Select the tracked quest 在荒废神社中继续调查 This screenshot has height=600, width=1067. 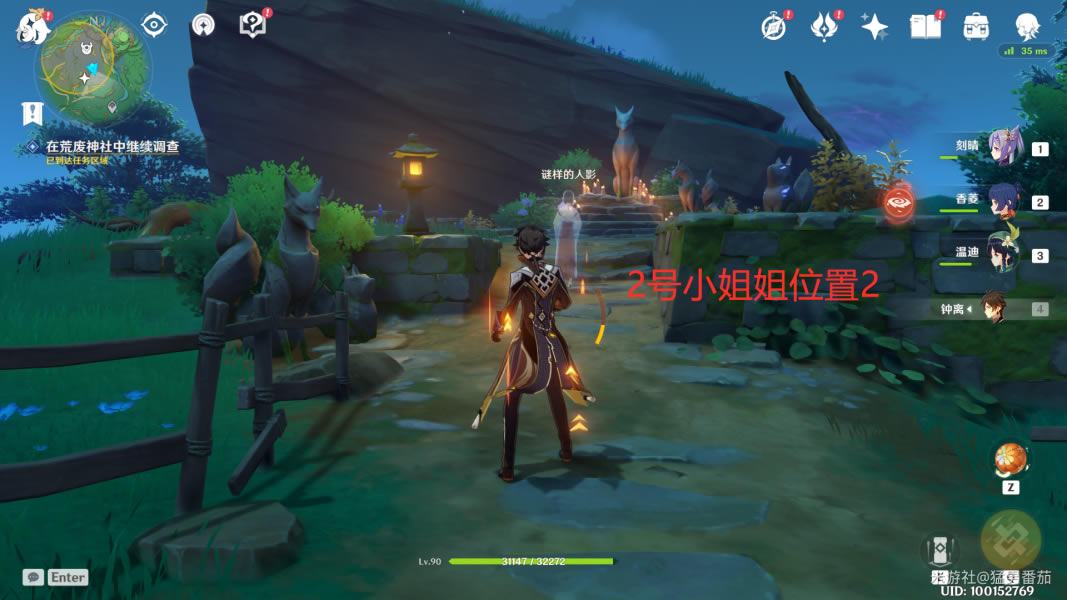[112, 147]
